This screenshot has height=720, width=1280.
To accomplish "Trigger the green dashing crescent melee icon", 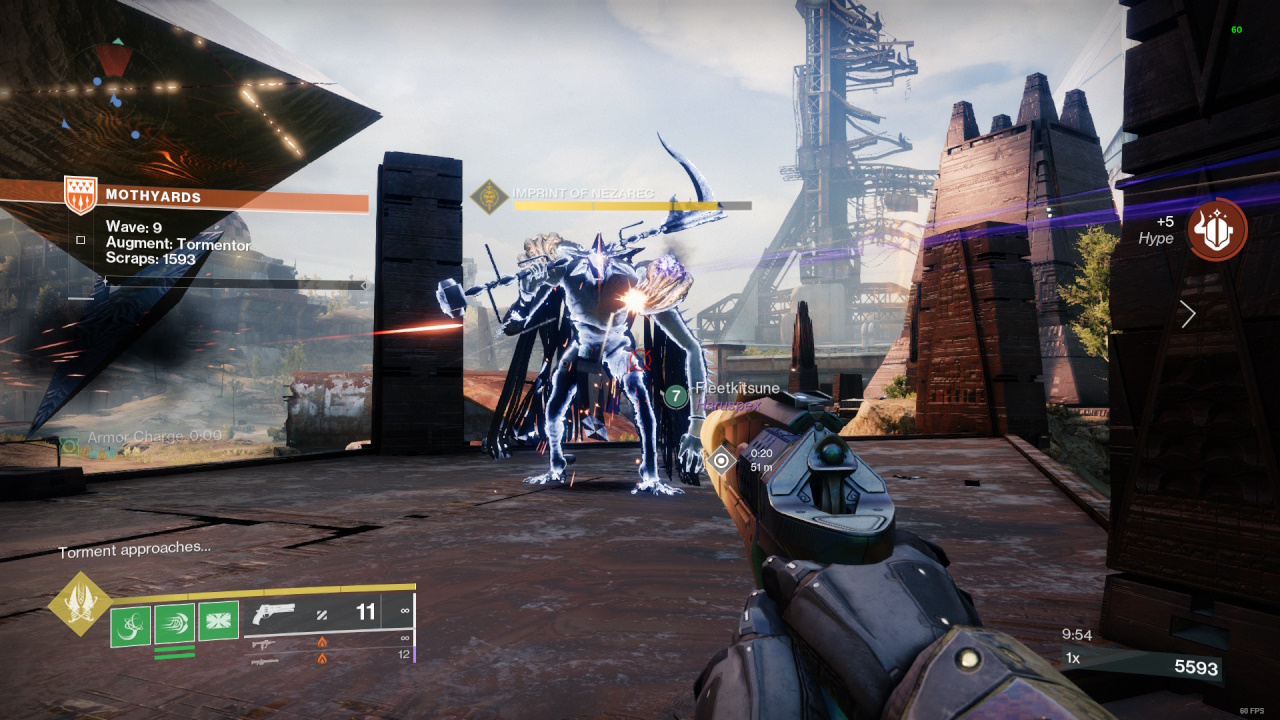I will pos(174,623).
